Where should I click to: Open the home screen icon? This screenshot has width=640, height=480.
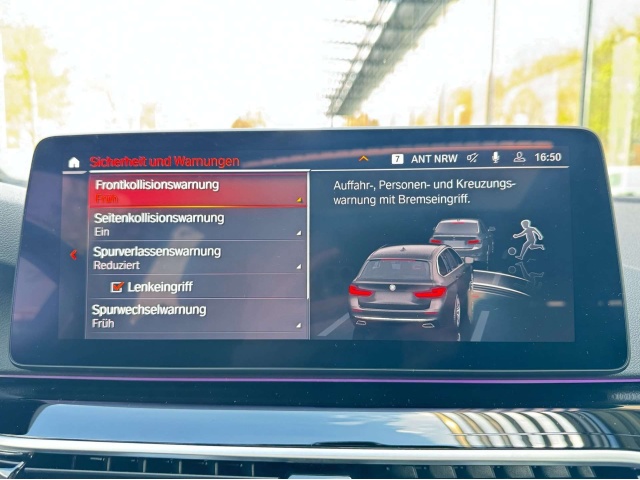coord(74,162)
